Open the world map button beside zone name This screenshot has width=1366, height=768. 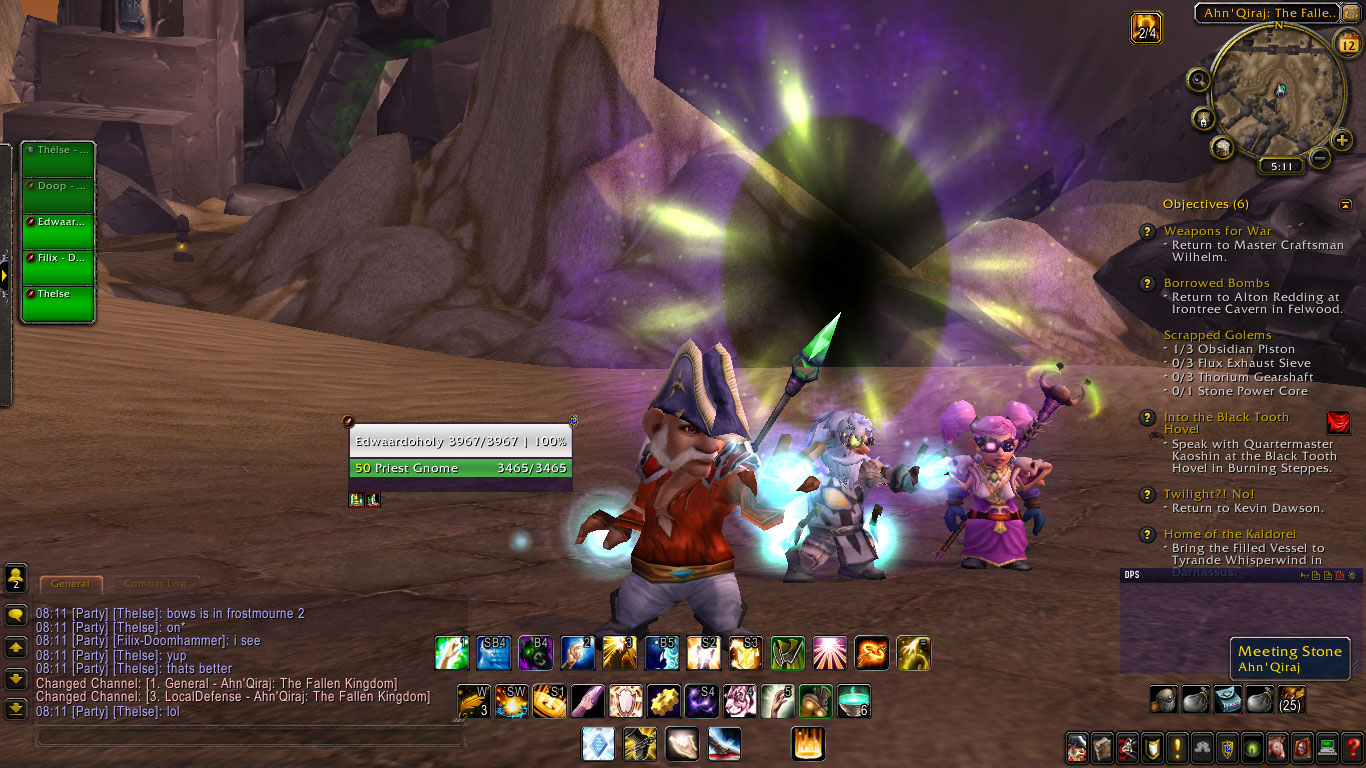(1350, 12)
